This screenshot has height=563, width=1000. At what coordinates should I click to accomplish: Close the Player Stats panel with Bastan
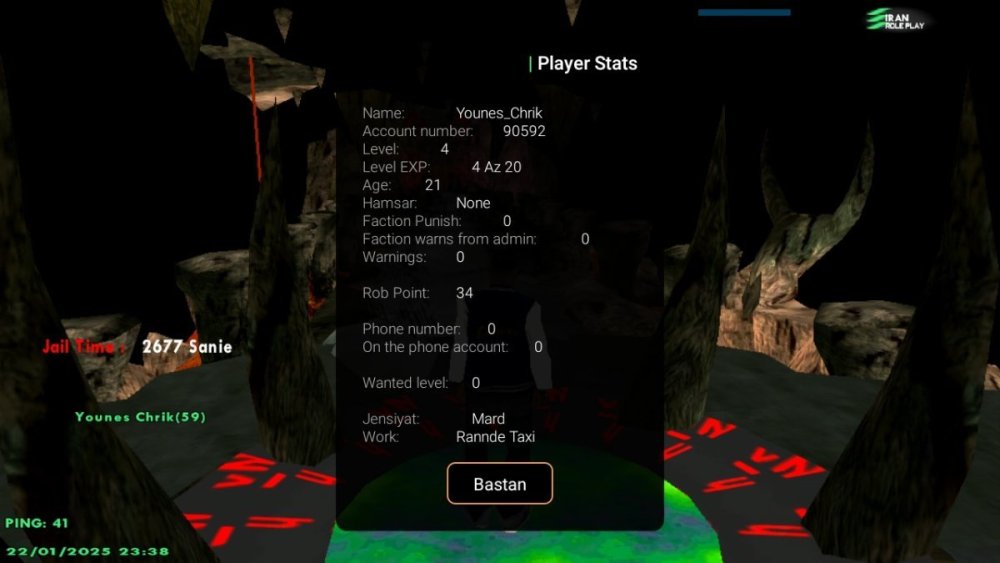[499, 484]
